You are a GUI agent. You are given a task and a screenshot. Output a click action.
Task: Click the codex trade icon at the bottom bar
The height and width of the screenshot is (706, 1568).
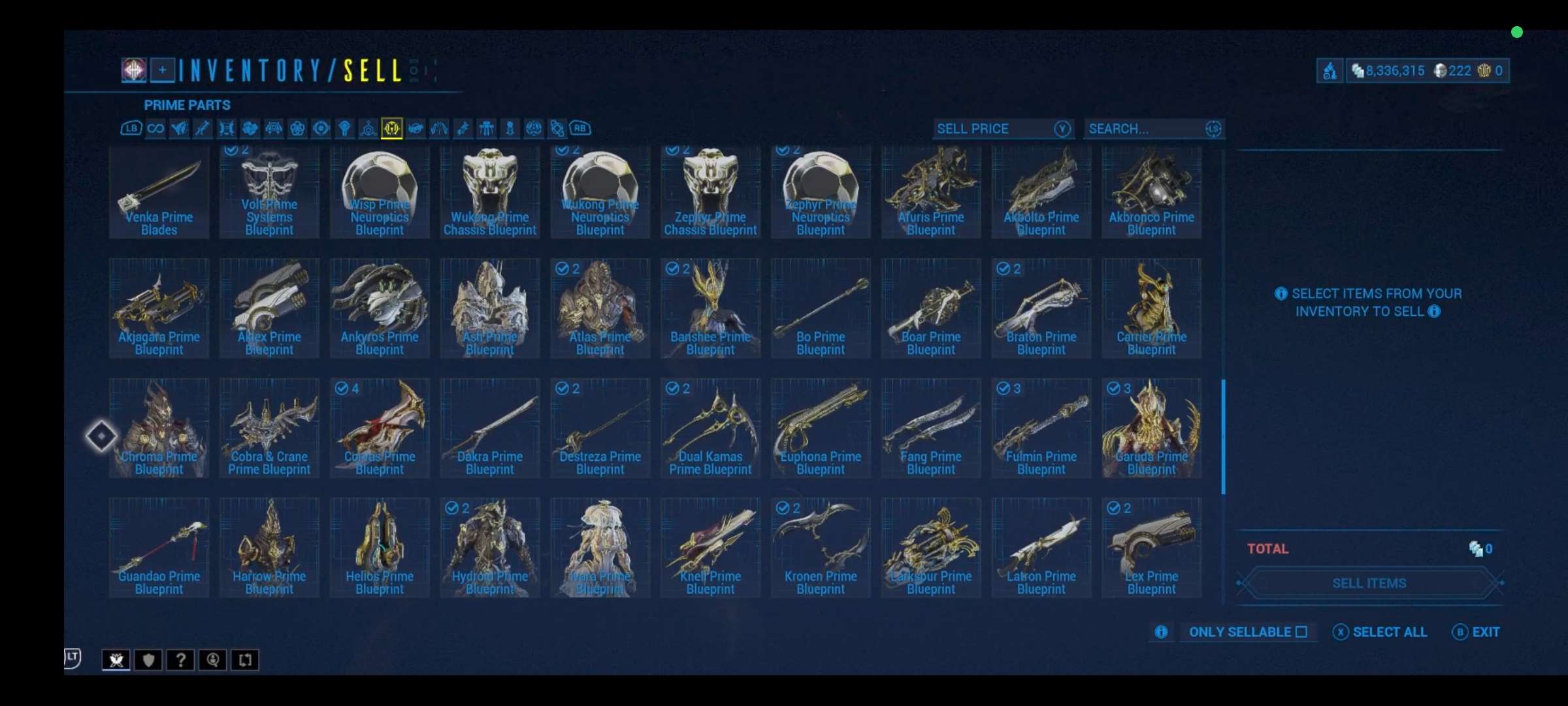click(245, 660)
